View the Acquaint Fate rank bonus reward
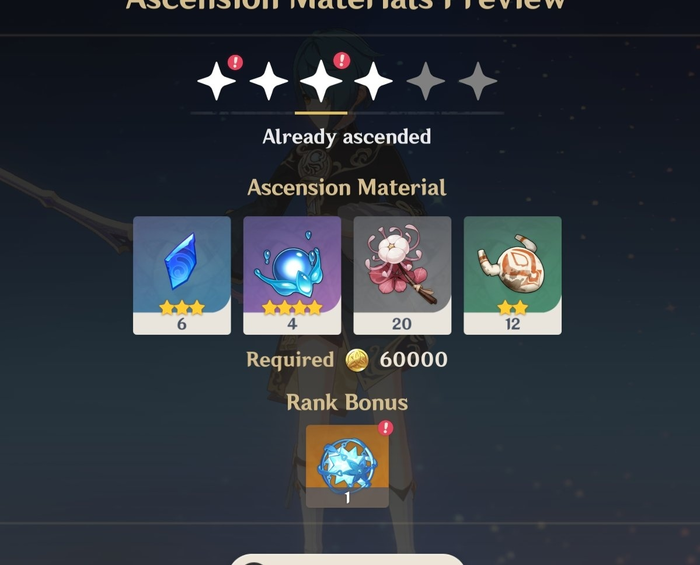Image resolution: width=700 pixels, height=565 pixels. coord(347,465)
